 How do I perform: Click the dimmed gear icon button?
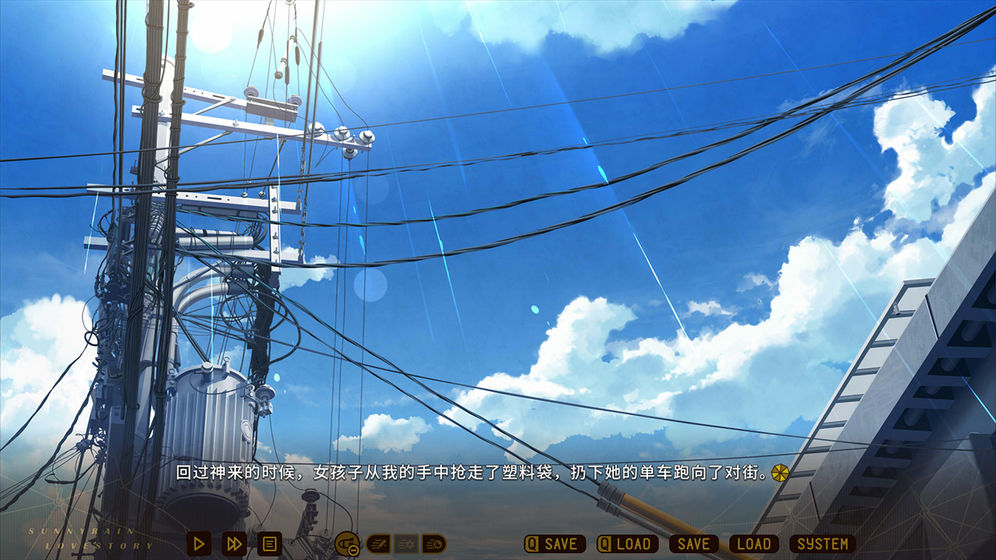pos(406,544)
